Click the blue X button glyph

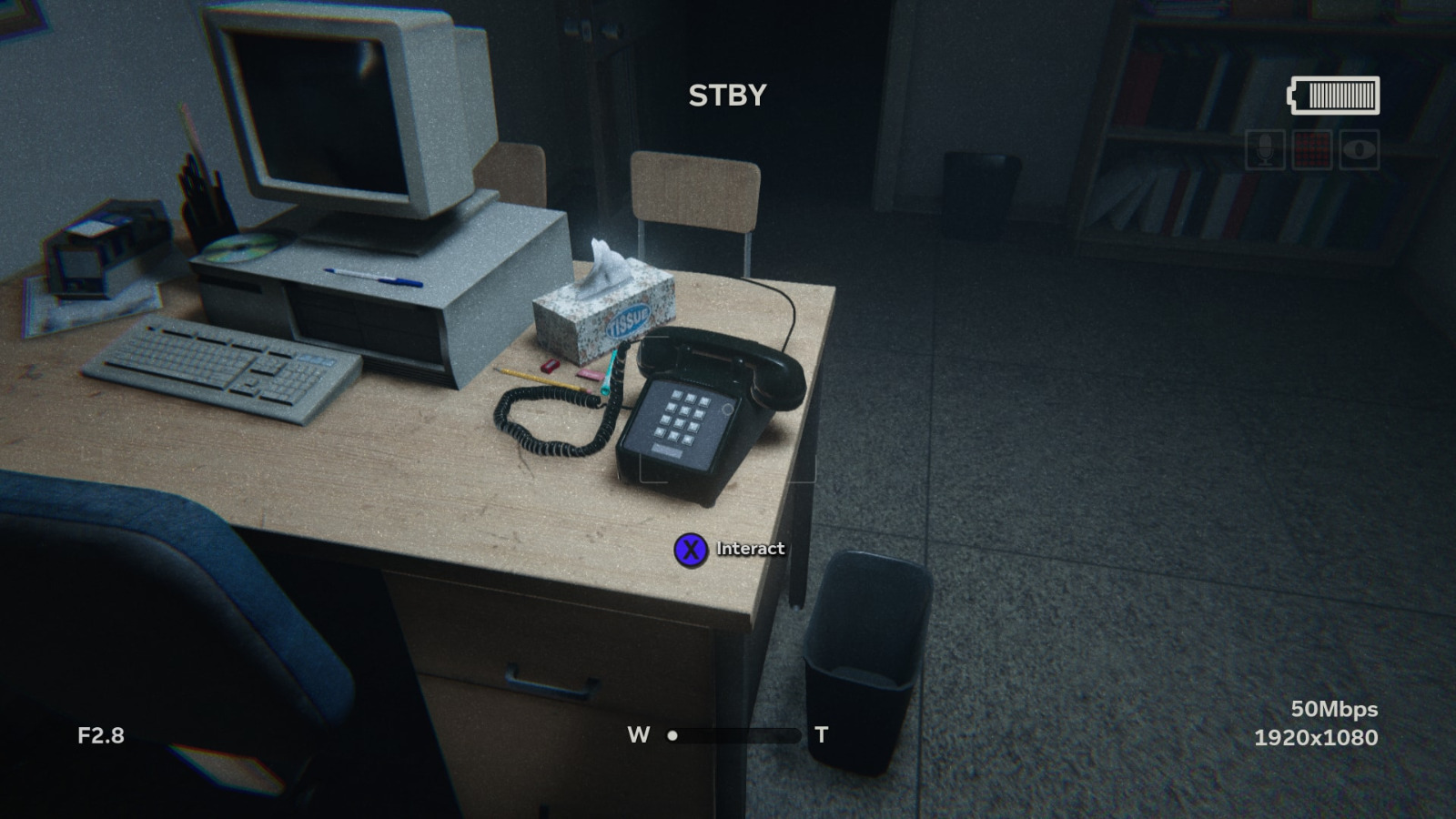(x=693, y=548)
